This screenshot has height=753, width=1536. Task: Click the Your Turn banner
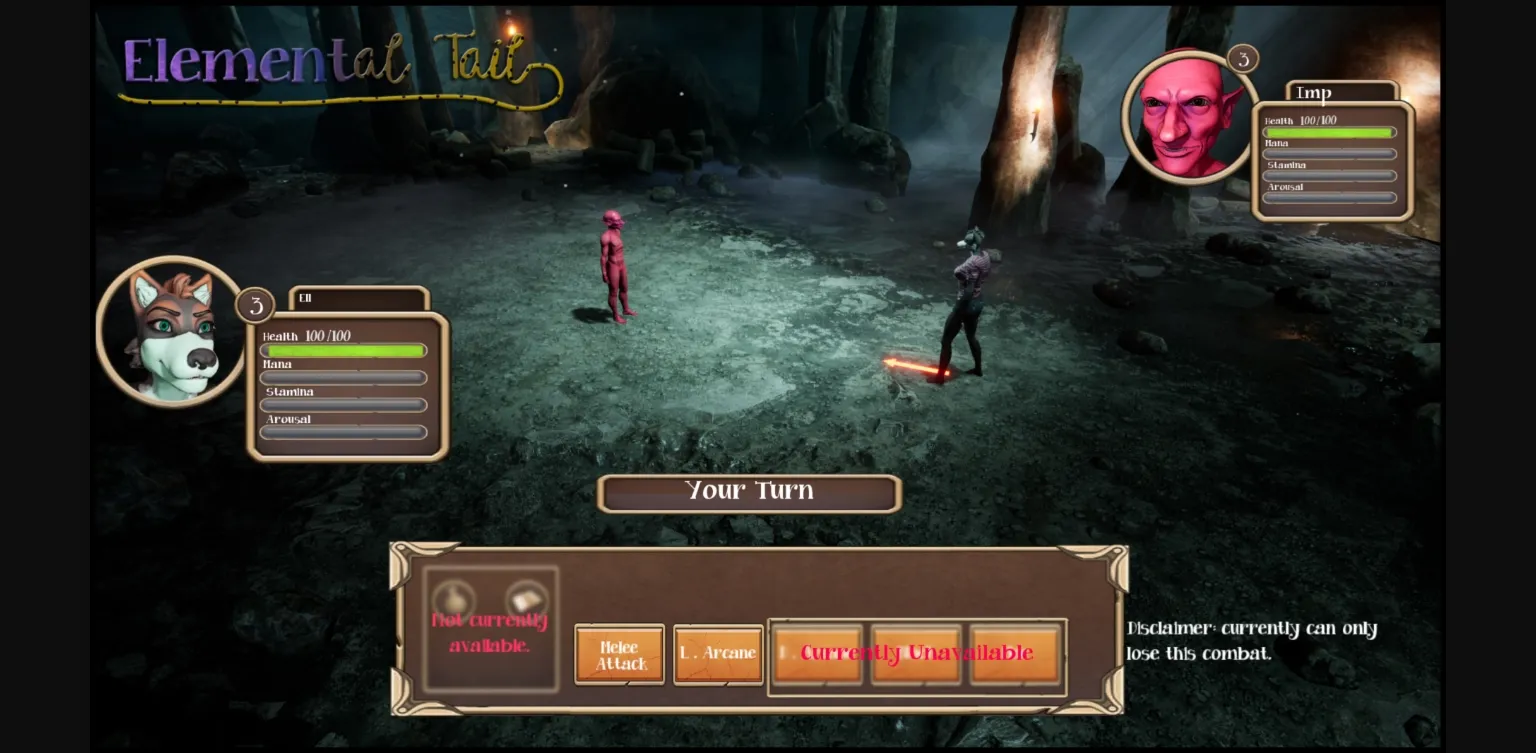click(749, 491)
